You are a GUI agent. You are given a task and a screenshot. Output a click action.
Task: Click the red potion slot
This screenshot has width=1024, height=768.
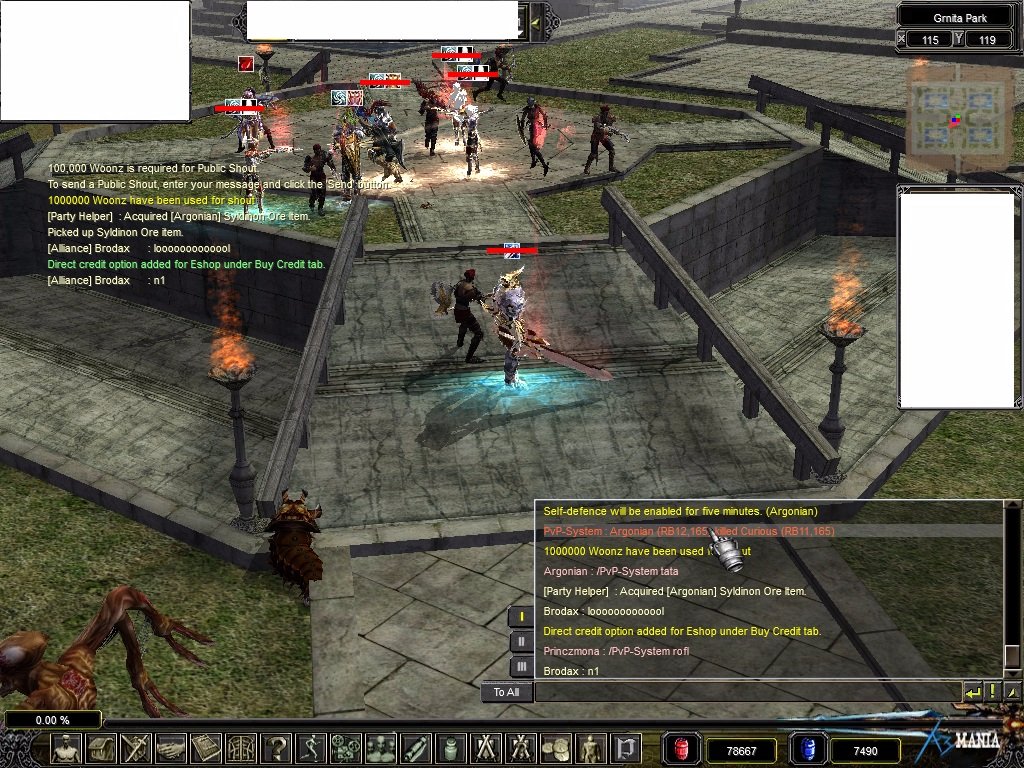coord(682,749)
